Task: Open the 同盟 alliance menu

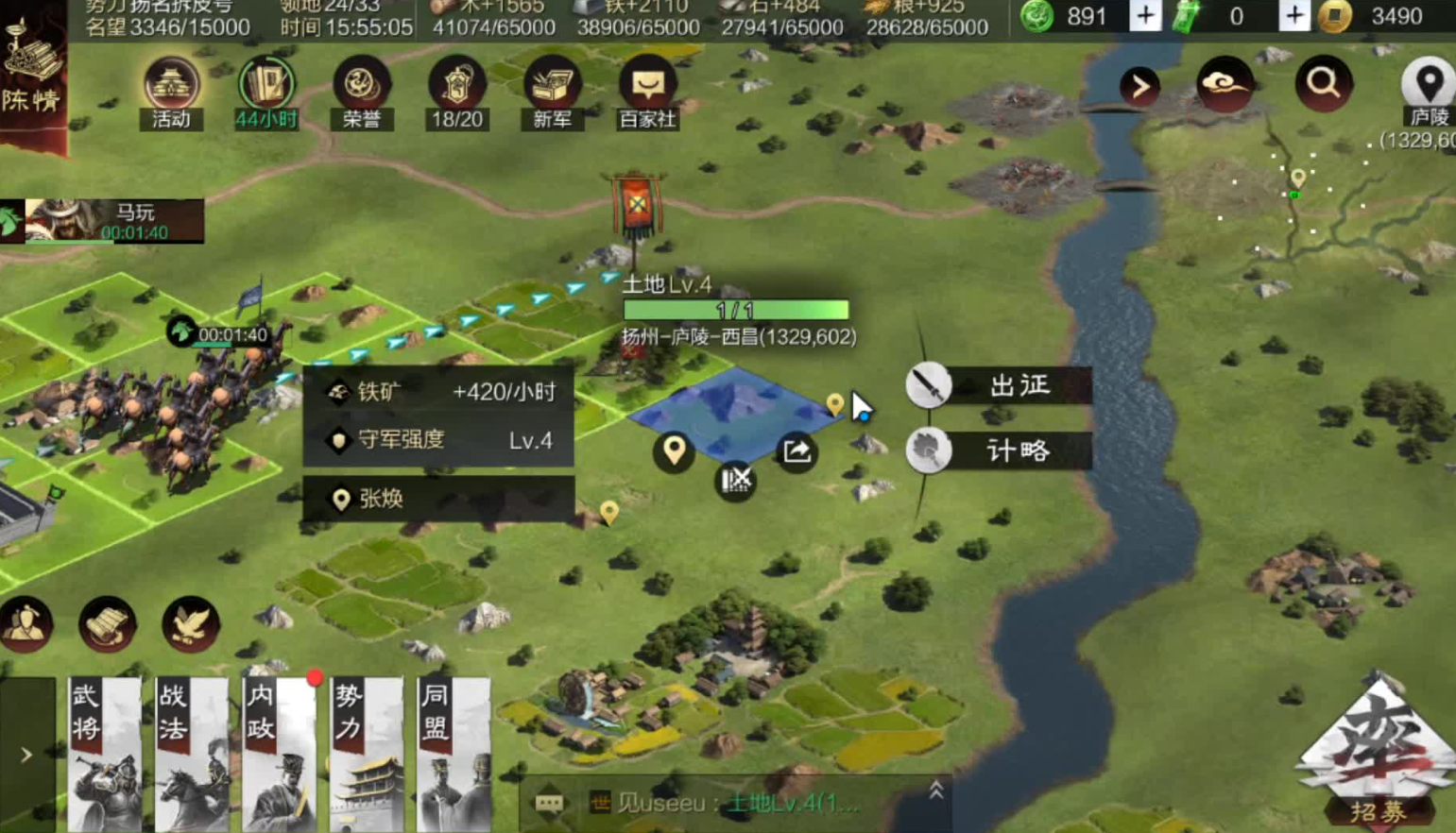Action: click(454, 754)
